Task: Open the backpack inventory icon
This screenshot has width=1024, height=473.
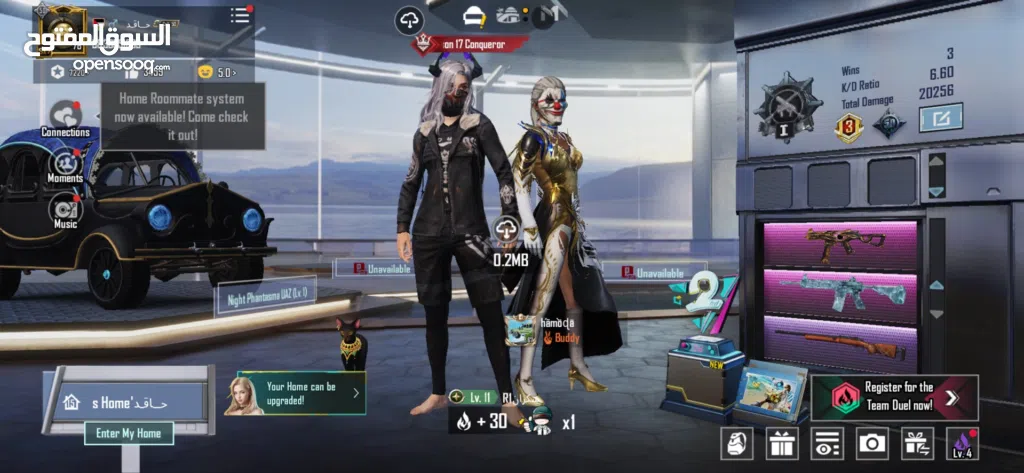Action: (737, 442)
